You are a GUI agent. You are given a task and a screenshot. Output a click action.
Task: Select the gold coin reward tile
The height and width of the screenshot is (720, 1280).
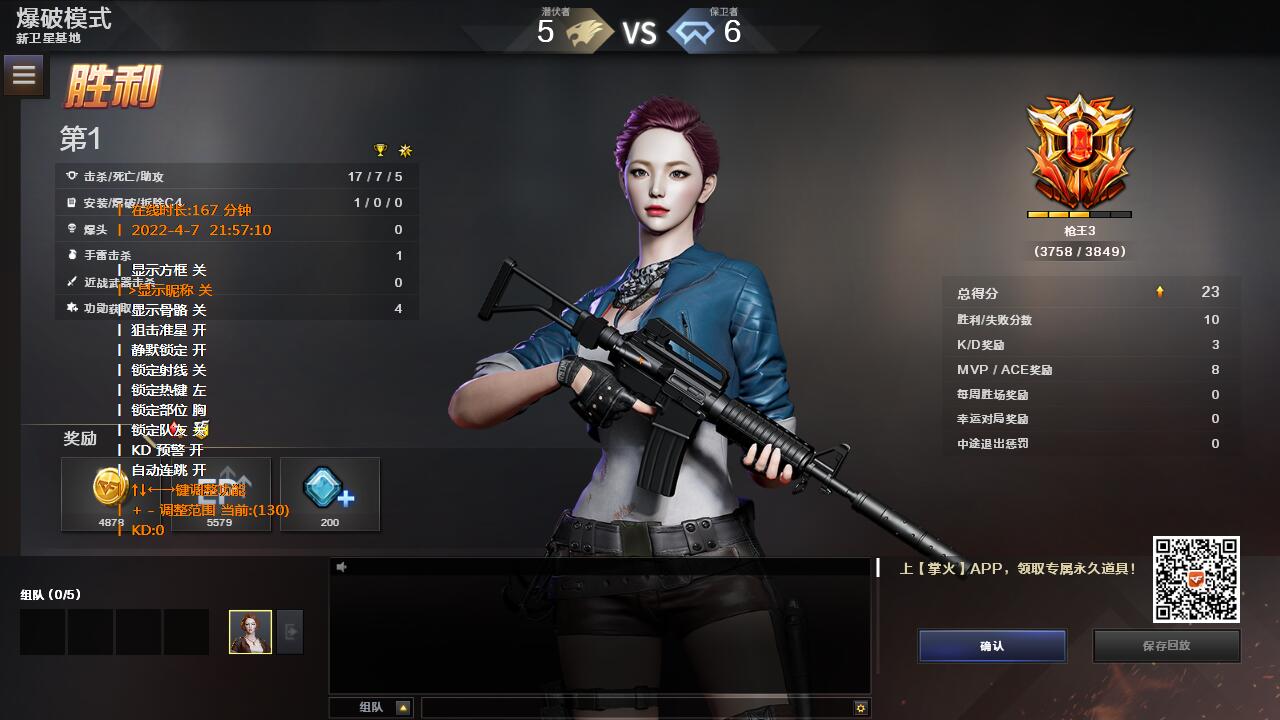pyautogui.click(x=111, y=493)
